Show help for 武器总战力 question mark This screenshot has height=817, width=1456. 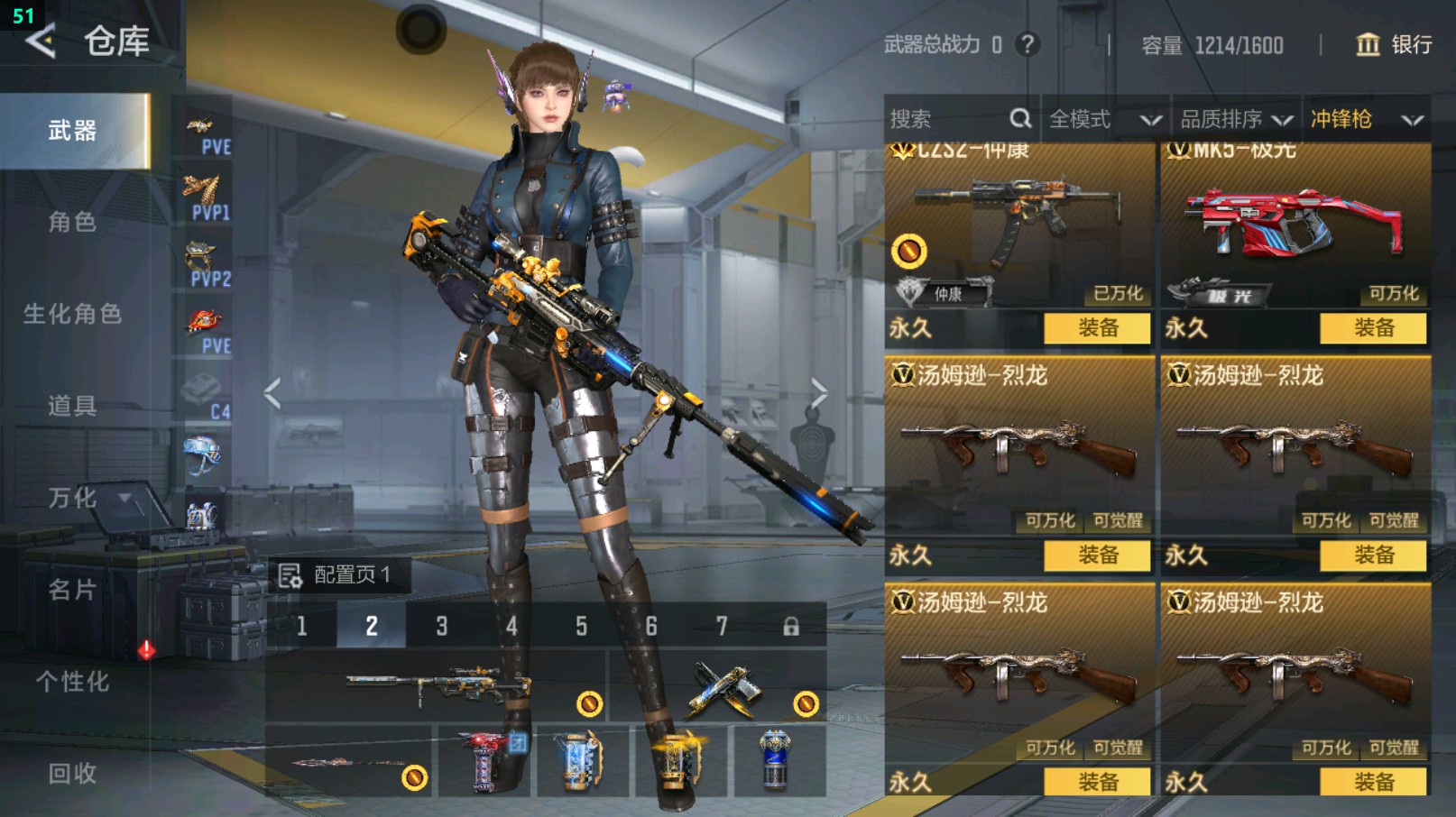point(1027,44)
